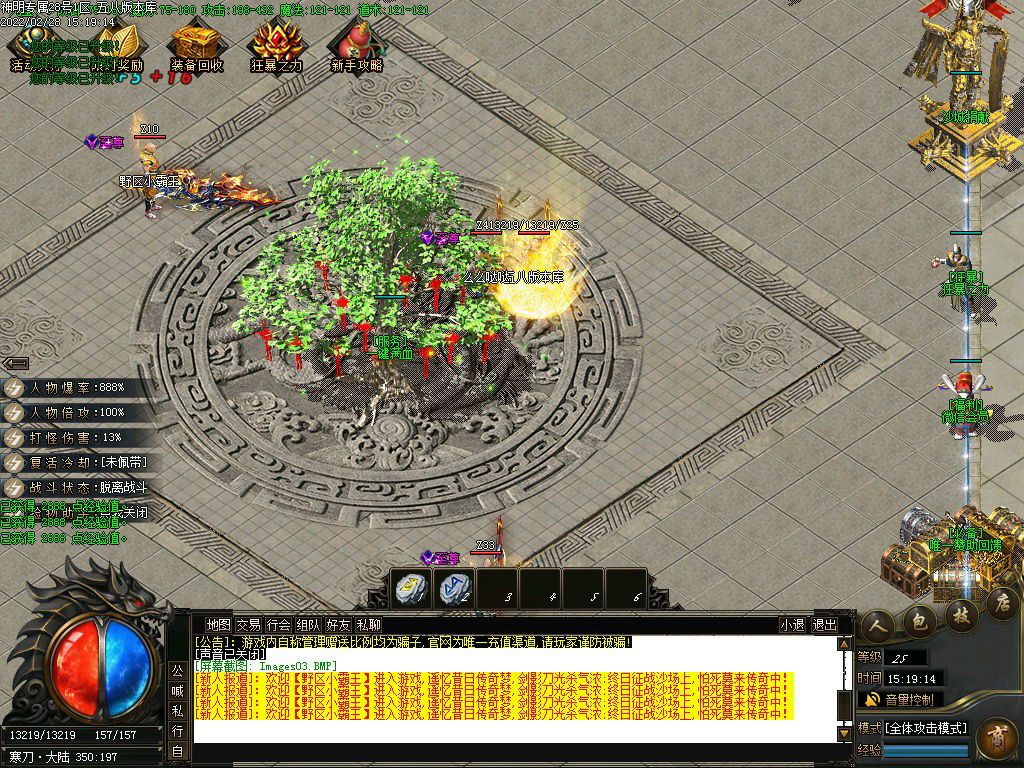This screenshot has height=768, width=1024.
Task: Switch to 私聊 private chat
Action: click(x=368, y=625)
